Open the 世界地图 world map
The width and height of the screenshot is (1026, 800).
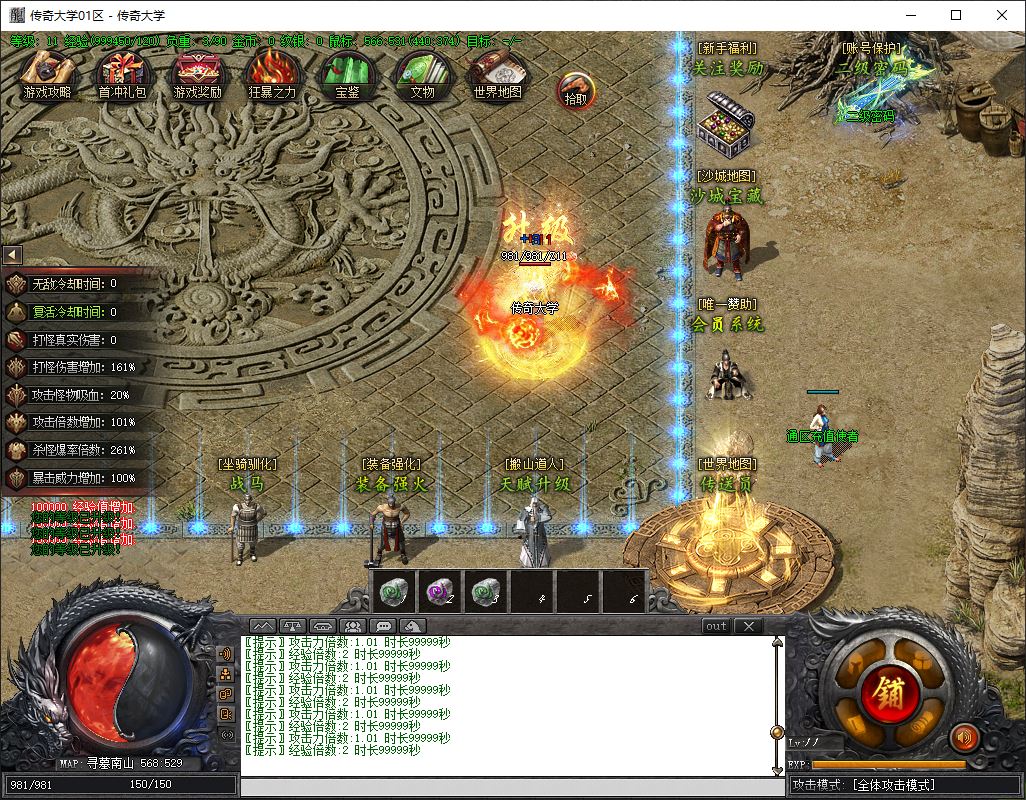click(497, 75)
